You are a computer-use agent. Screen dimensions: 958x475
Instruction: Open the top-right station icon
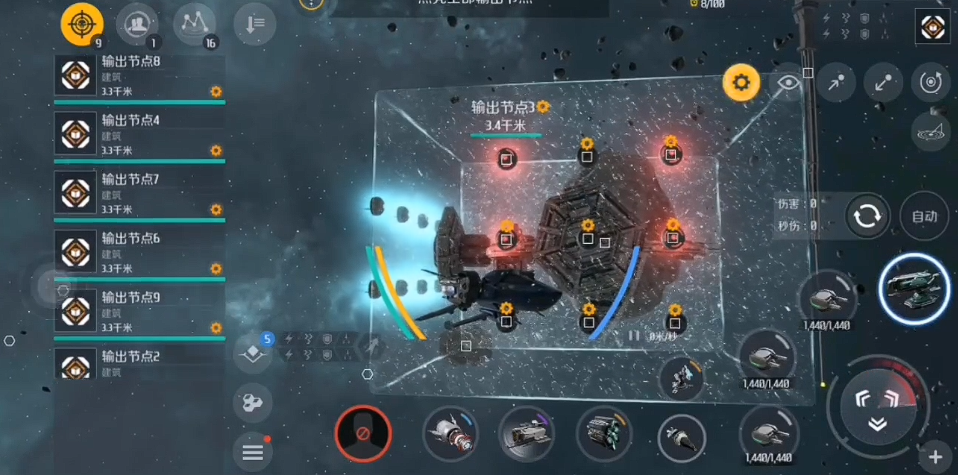pyautogui.click(x=932, y=26)
